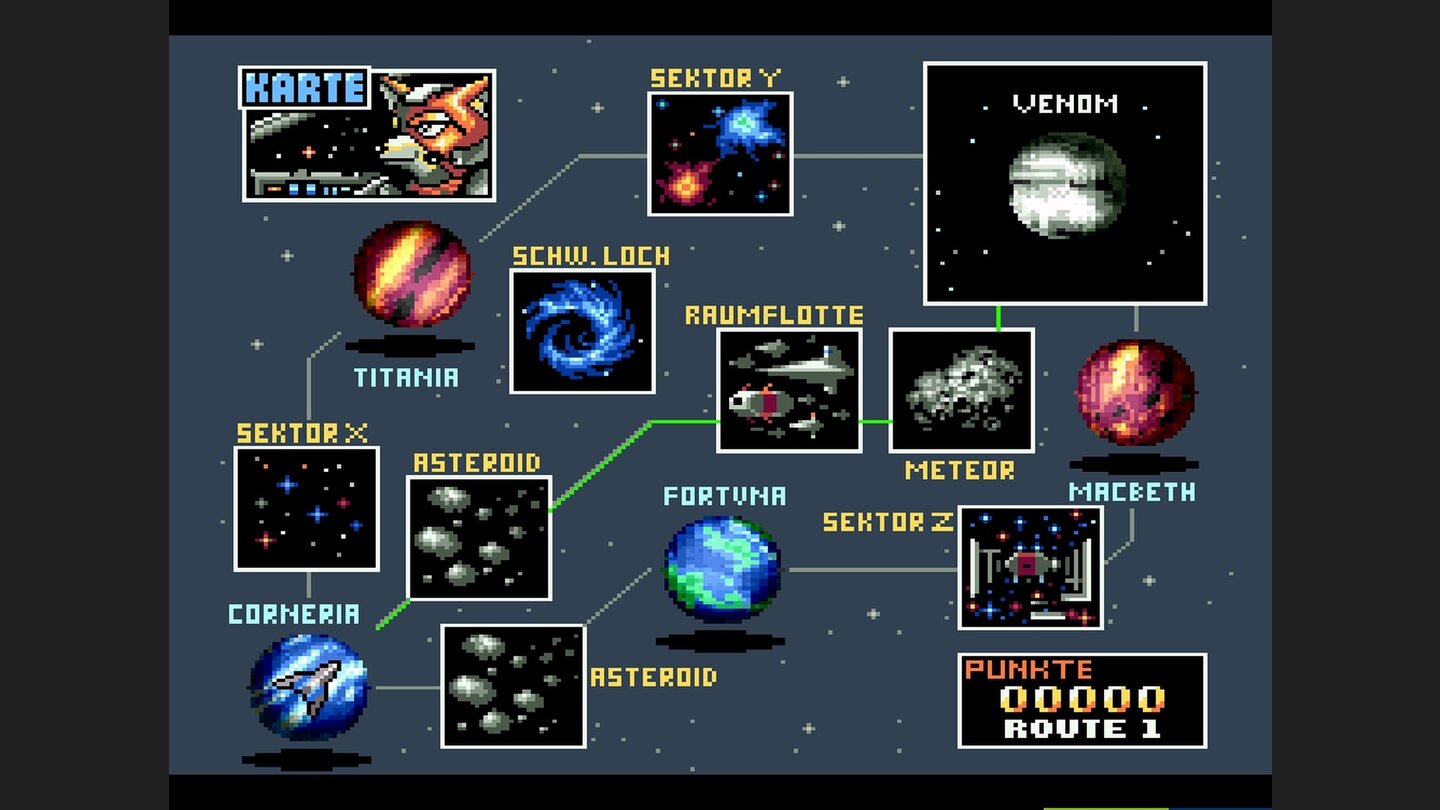
Task: Click the Titania planet sphere
Action: pos(410,273)
